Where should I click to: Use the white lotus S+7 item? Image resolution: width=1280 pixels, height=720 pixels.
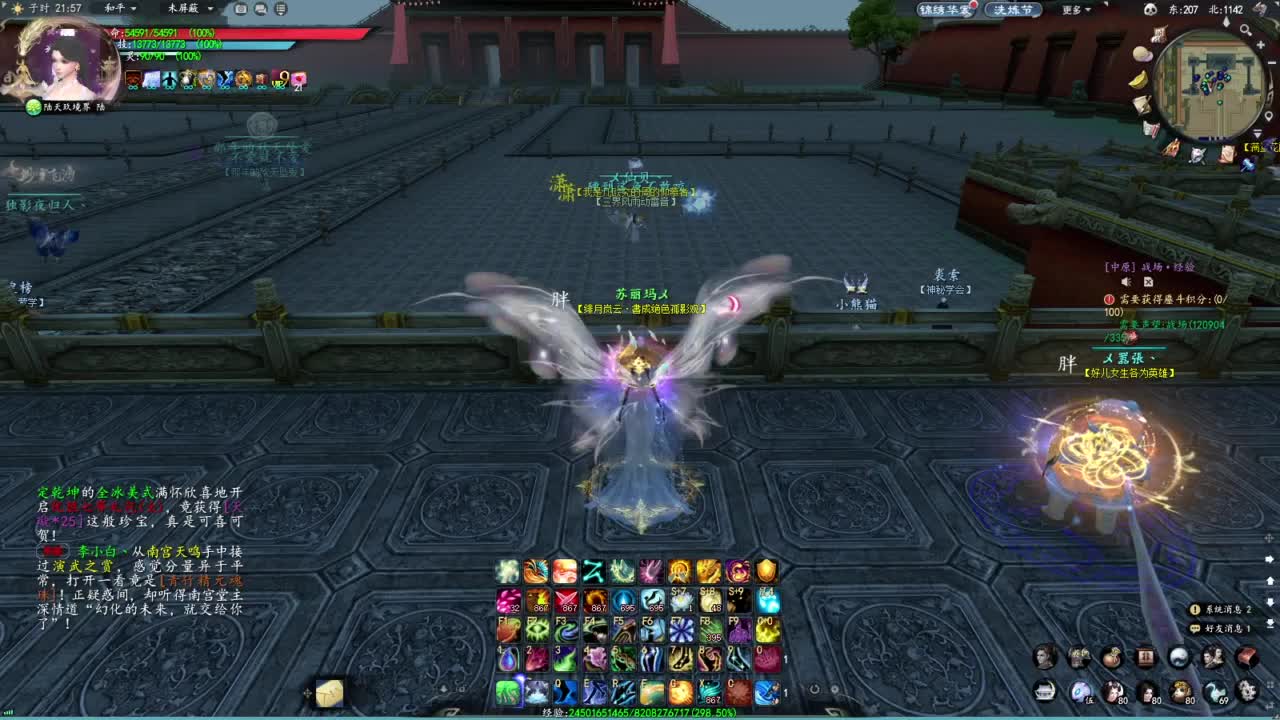pyautogui.click(x=681, y=601)
